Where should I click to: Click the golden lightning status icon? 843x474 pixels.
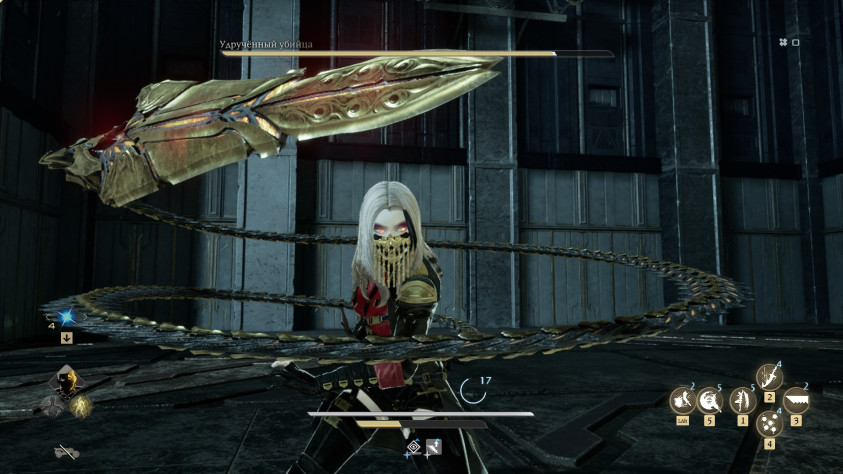click(81, 405)
